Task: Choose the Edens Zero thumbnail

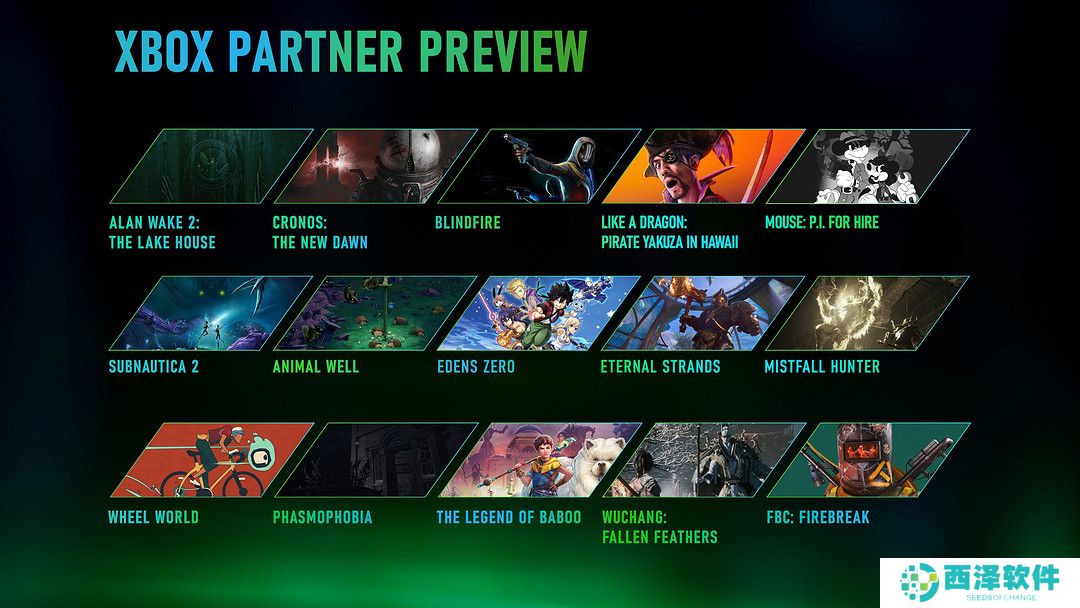Action: pyautogui.click(x=538, y=313)
